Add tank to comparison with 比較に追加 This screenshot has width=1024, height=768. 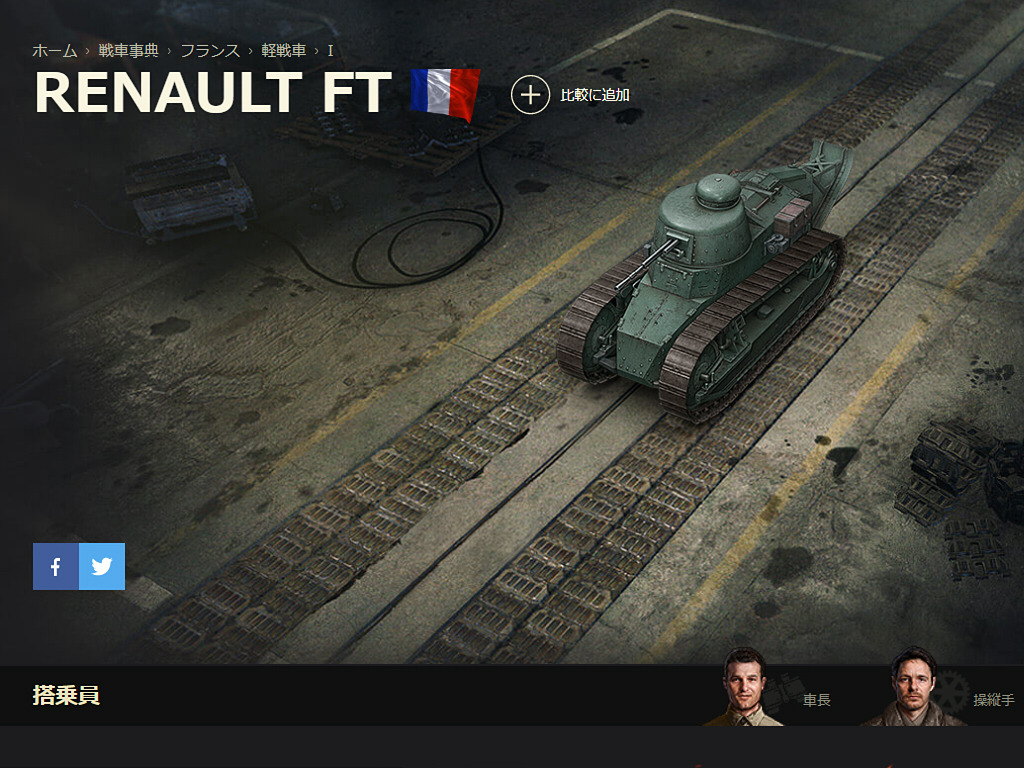571,95
